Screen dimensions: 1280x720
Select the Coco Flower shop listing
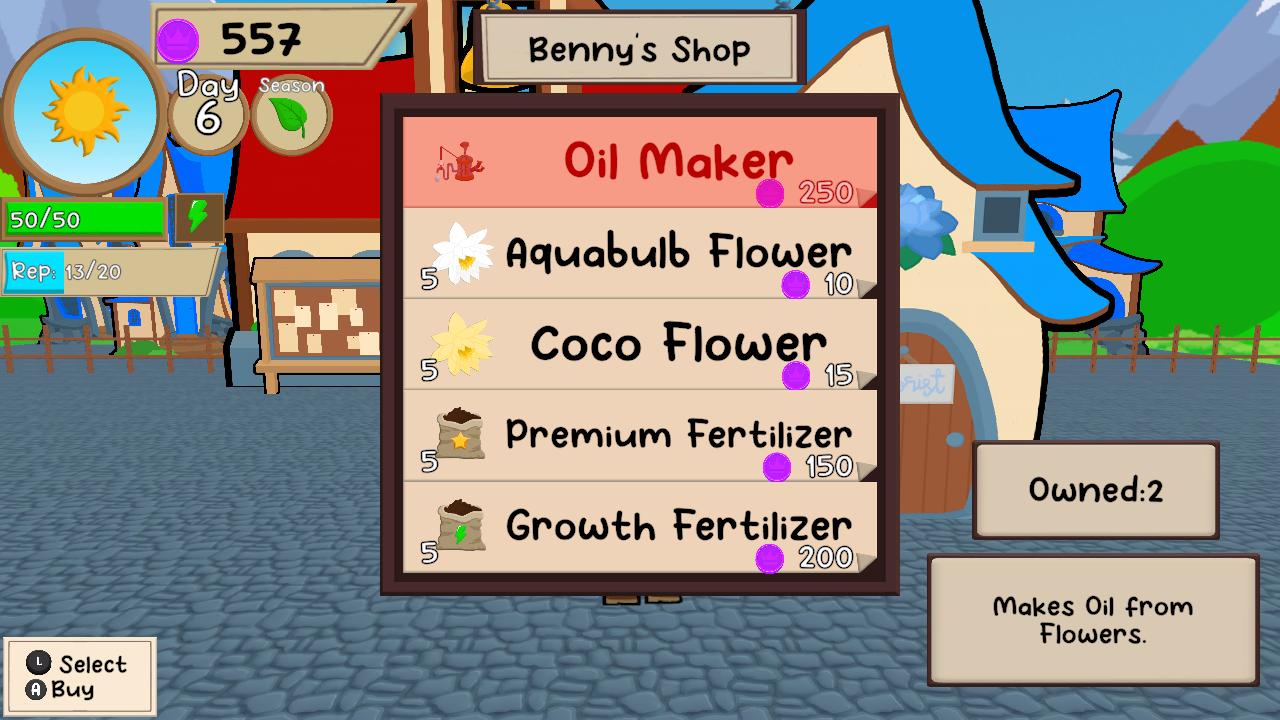pos(640,342)
